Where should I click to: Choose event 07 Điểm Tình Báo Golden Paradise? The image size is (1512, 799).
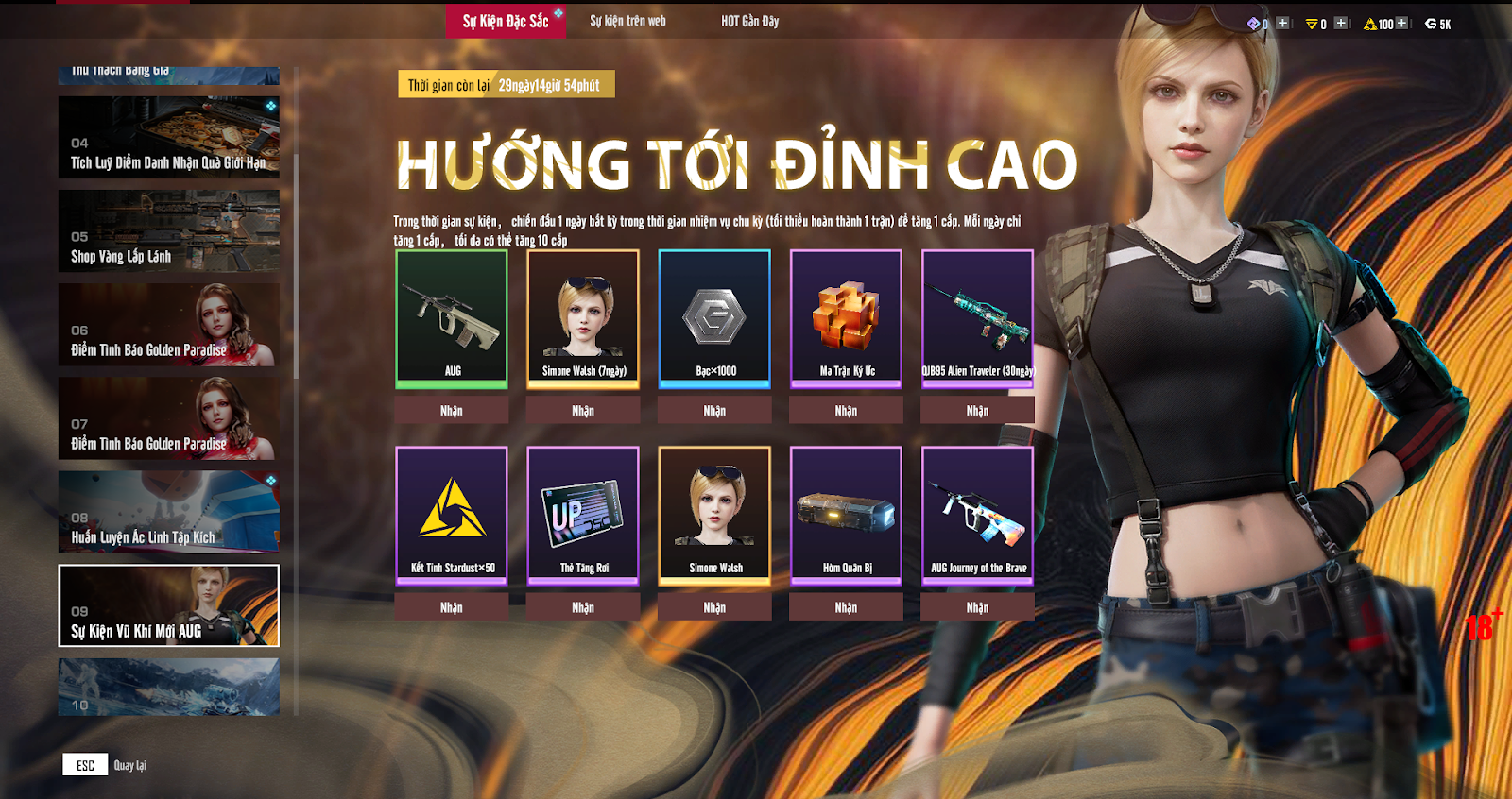coord(168,418)
